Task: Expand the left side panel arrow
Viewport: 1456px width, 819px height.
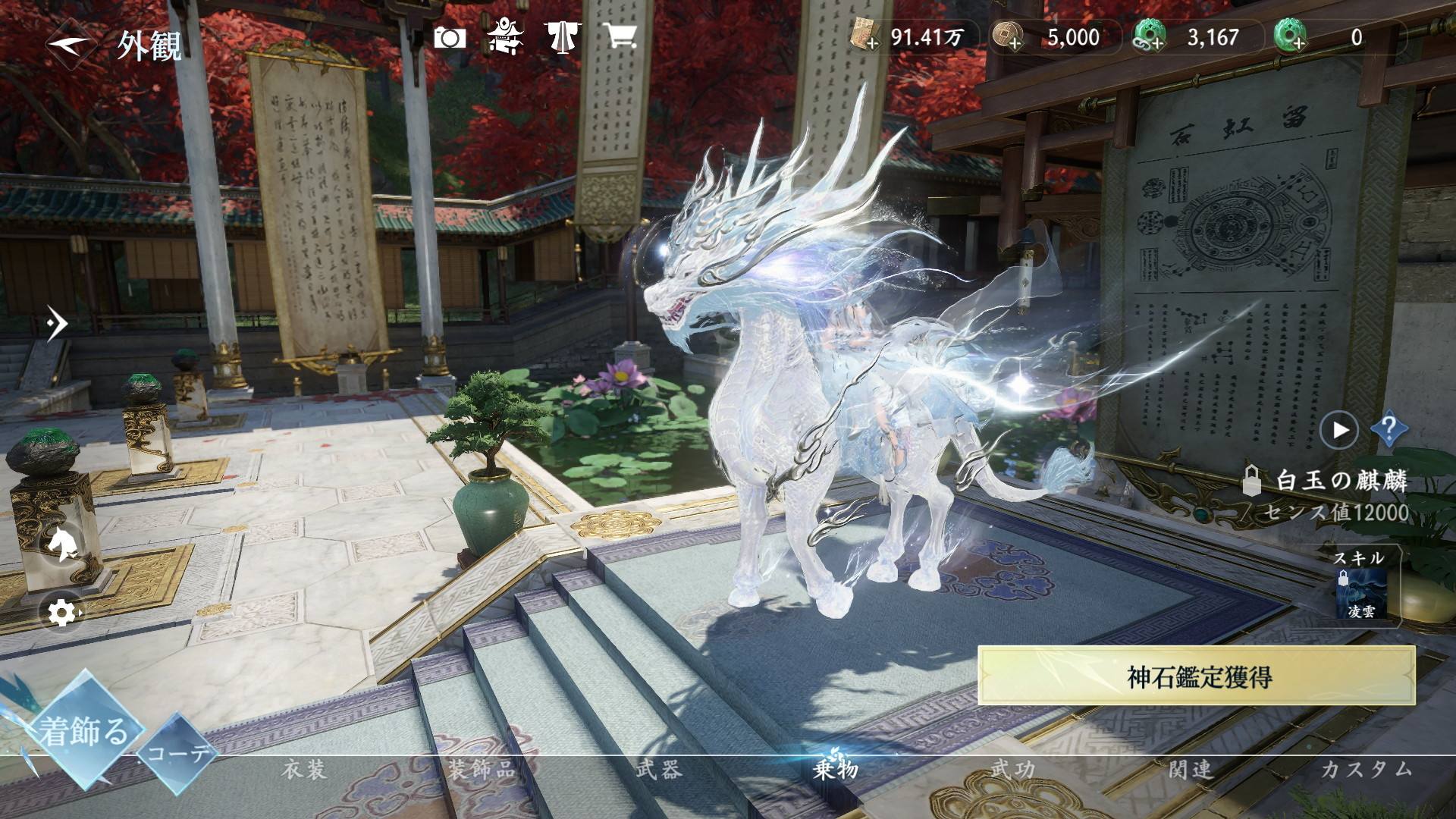Action: point(56,323)
